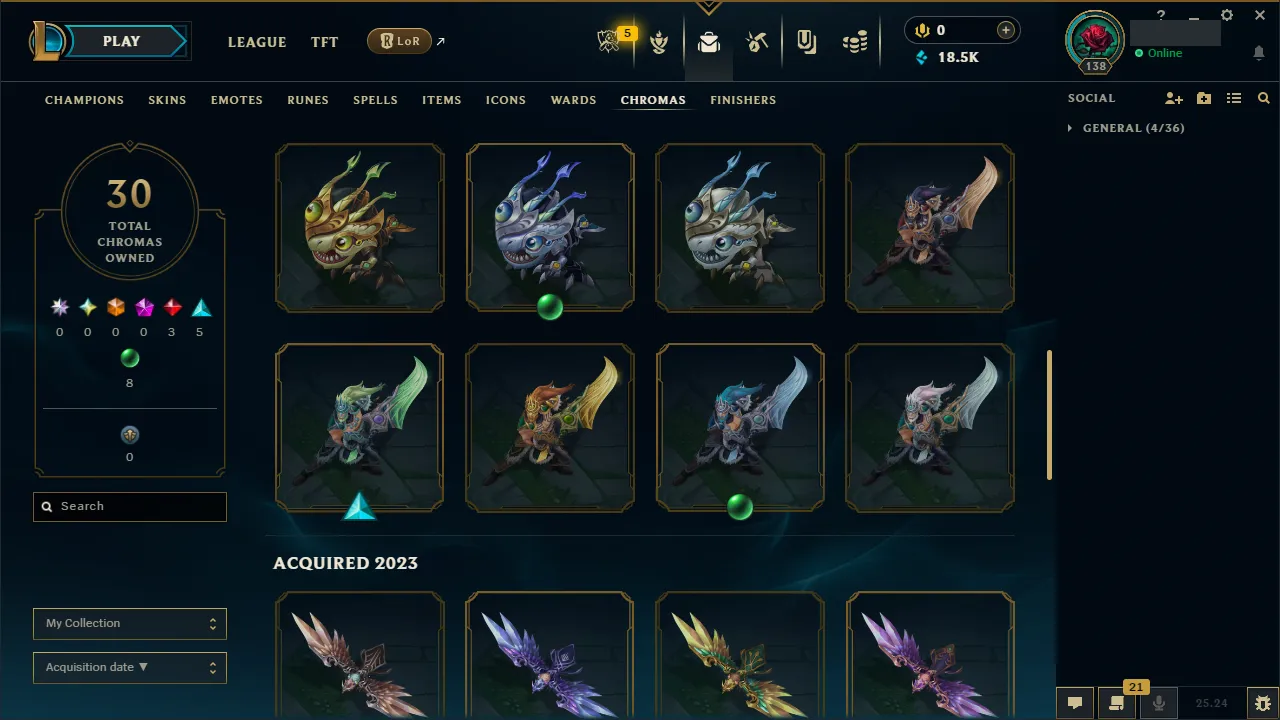Open the Acquisition date sort dropdown

pyautogui.click(x=129, y=667)
